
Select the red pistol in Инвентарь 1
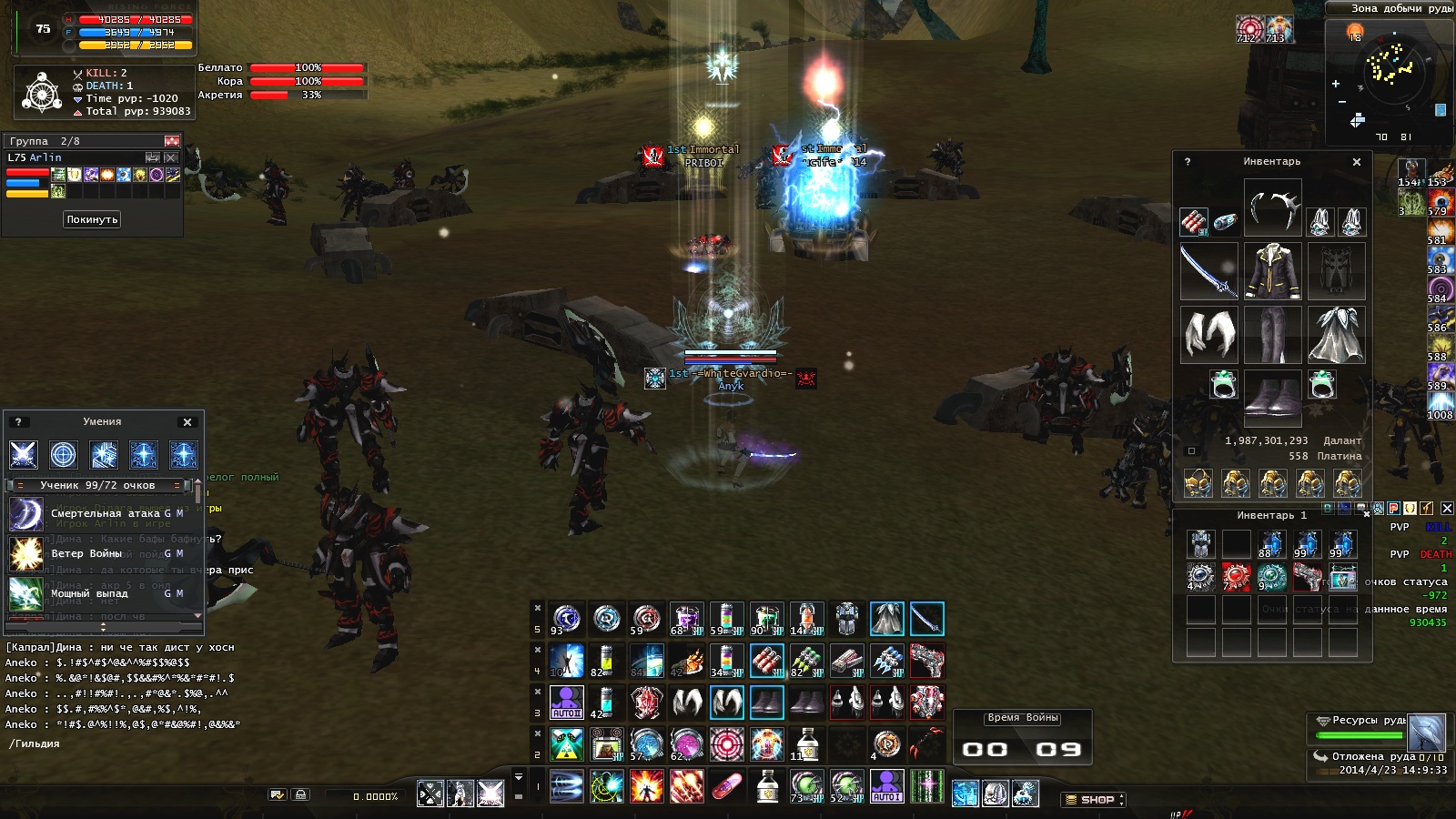1307,577
